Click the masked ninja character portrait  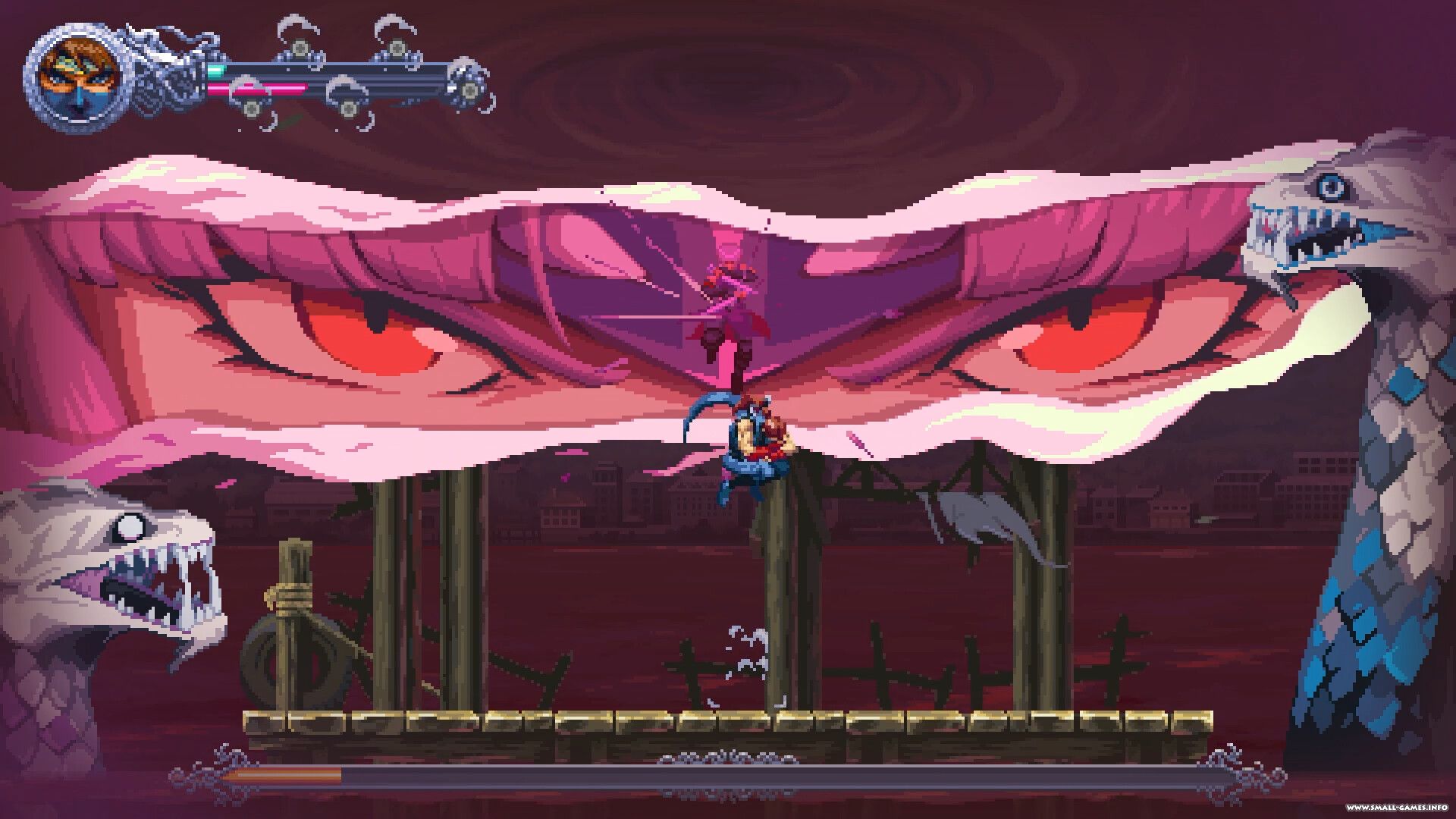tap(77, 76)
